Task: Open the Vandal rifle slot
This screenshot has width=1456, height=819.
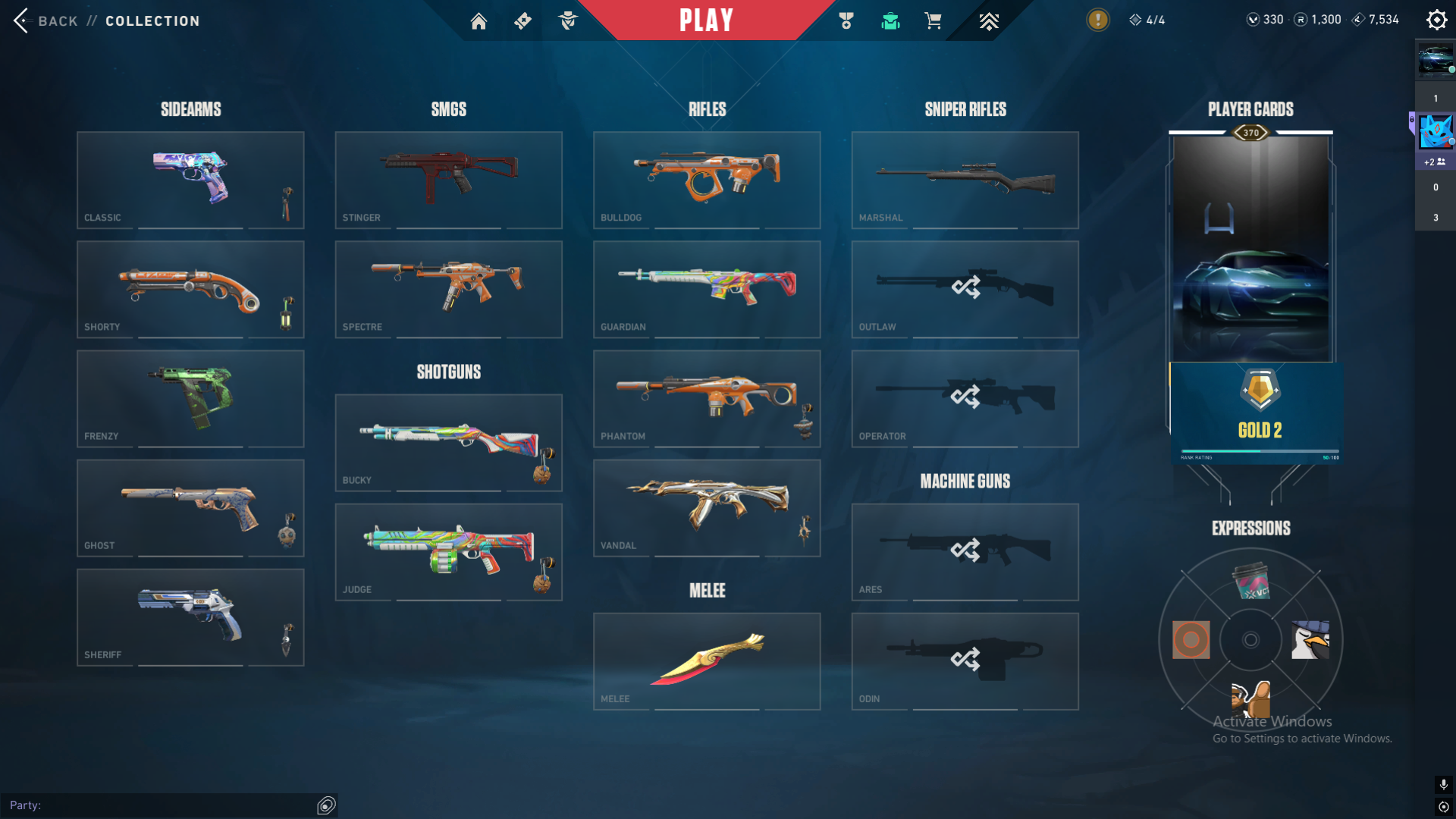Action: point(706,507)
